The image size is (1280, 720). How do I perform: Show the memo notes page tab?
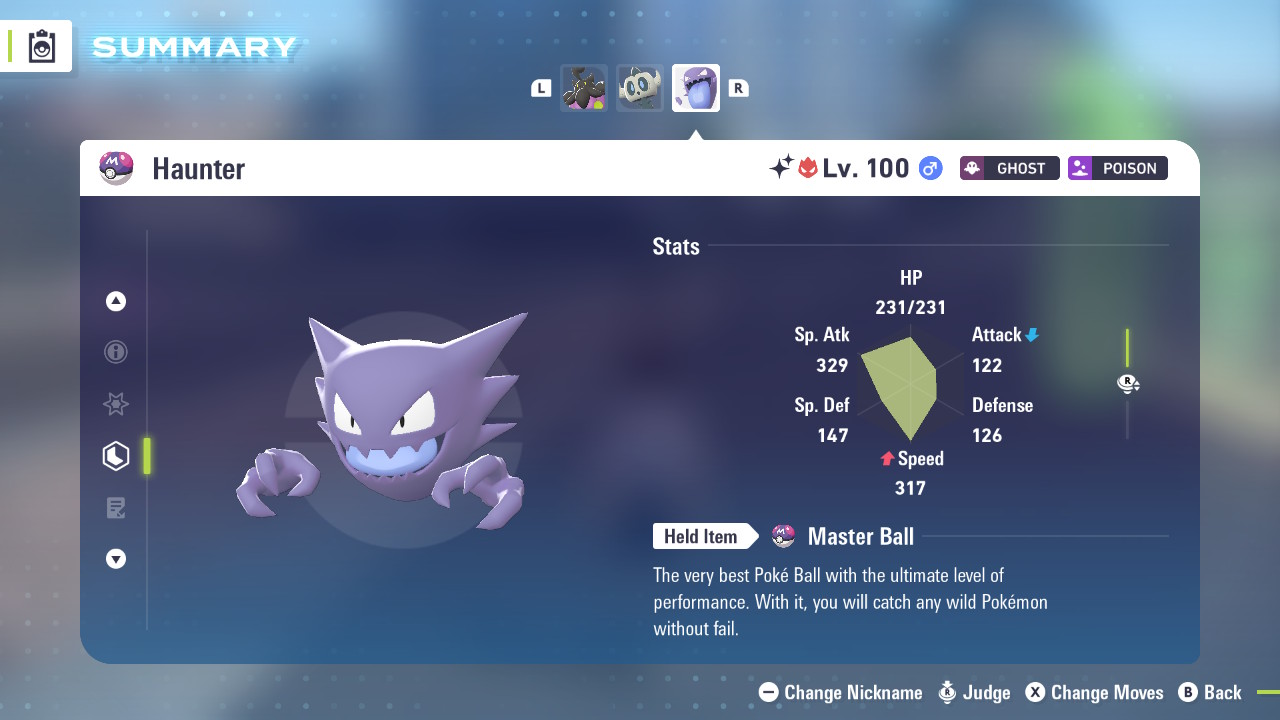point(116,508)
